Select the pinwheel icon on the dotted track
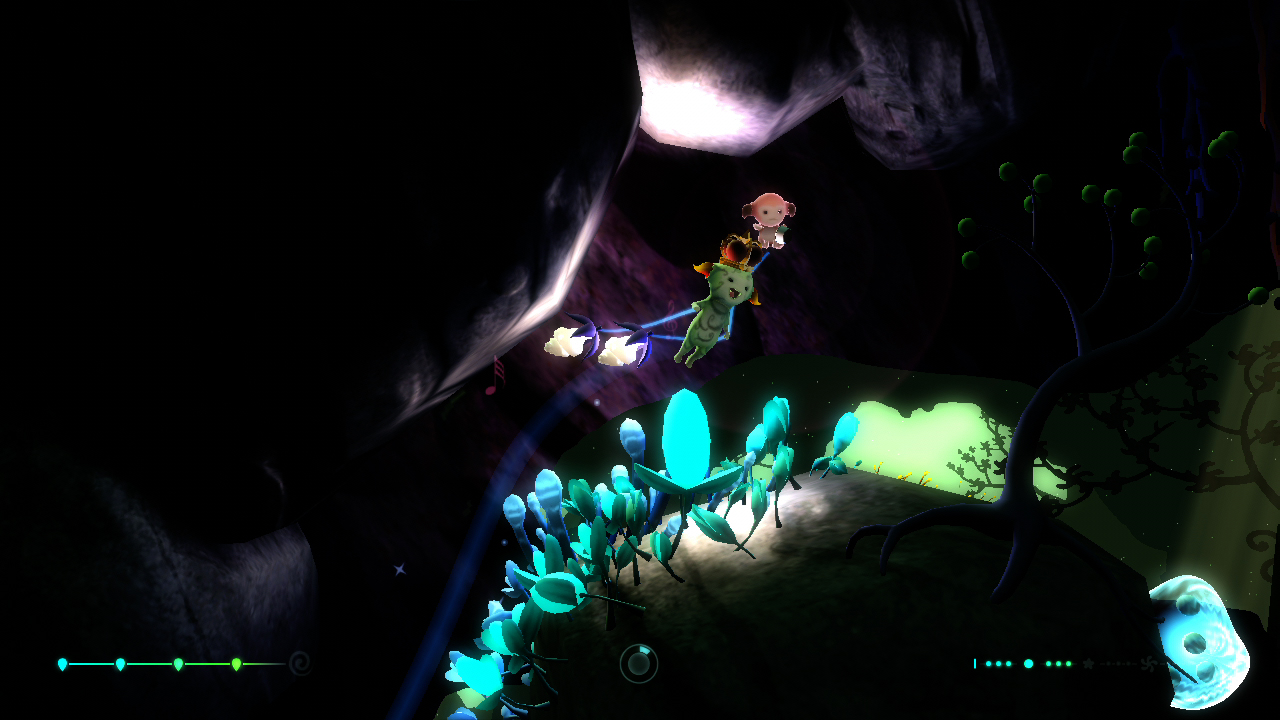Image resolution: width=1280 pixels, height=720 pixels. 1147,664
